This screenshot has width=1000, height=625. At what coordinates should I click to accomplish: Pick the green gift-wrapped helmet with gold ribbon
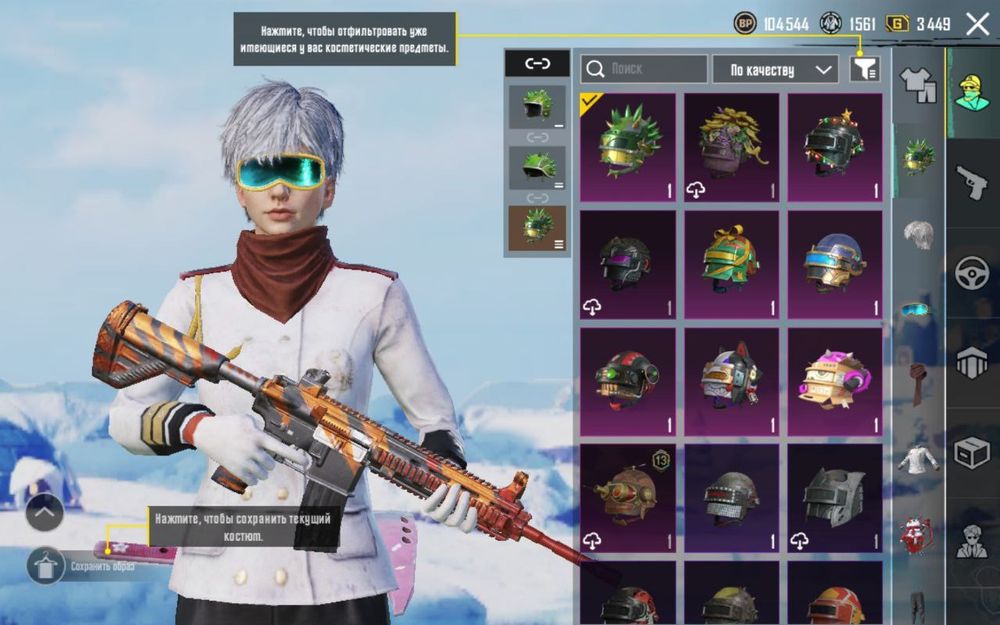click(x=731, y=264)
